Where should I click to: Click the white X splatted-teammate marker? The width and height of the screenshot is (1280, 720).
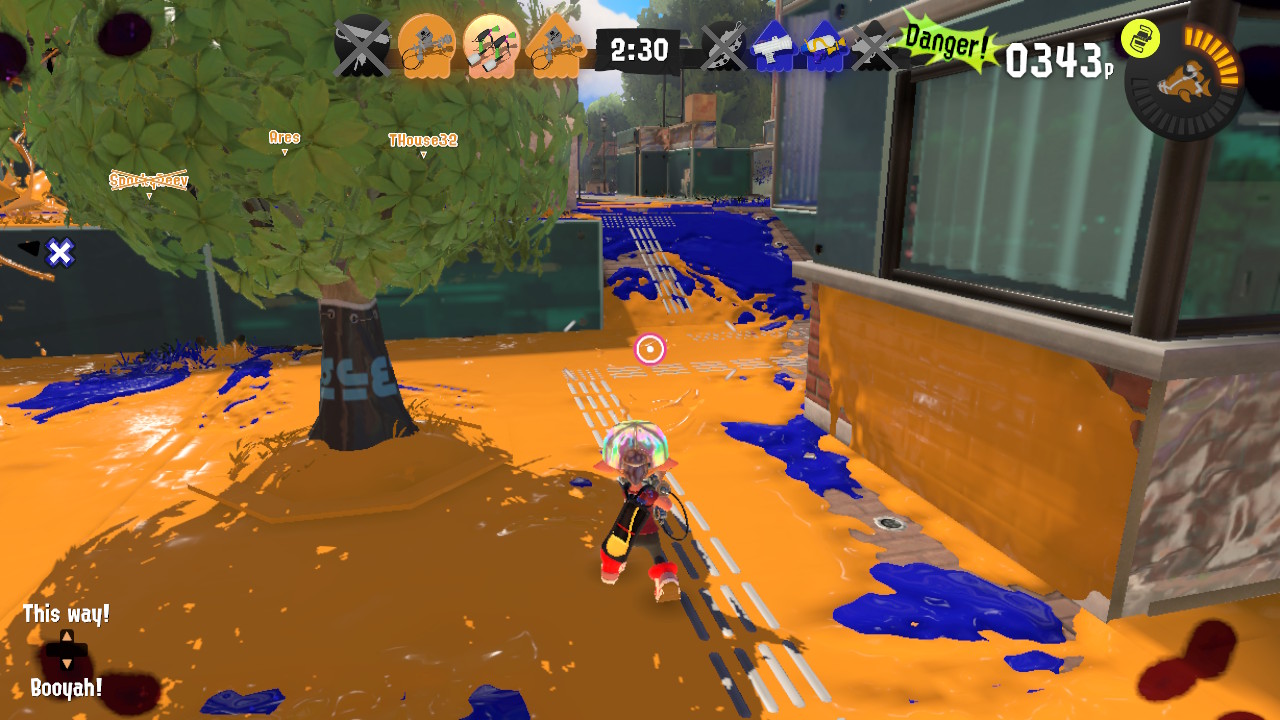61,253
